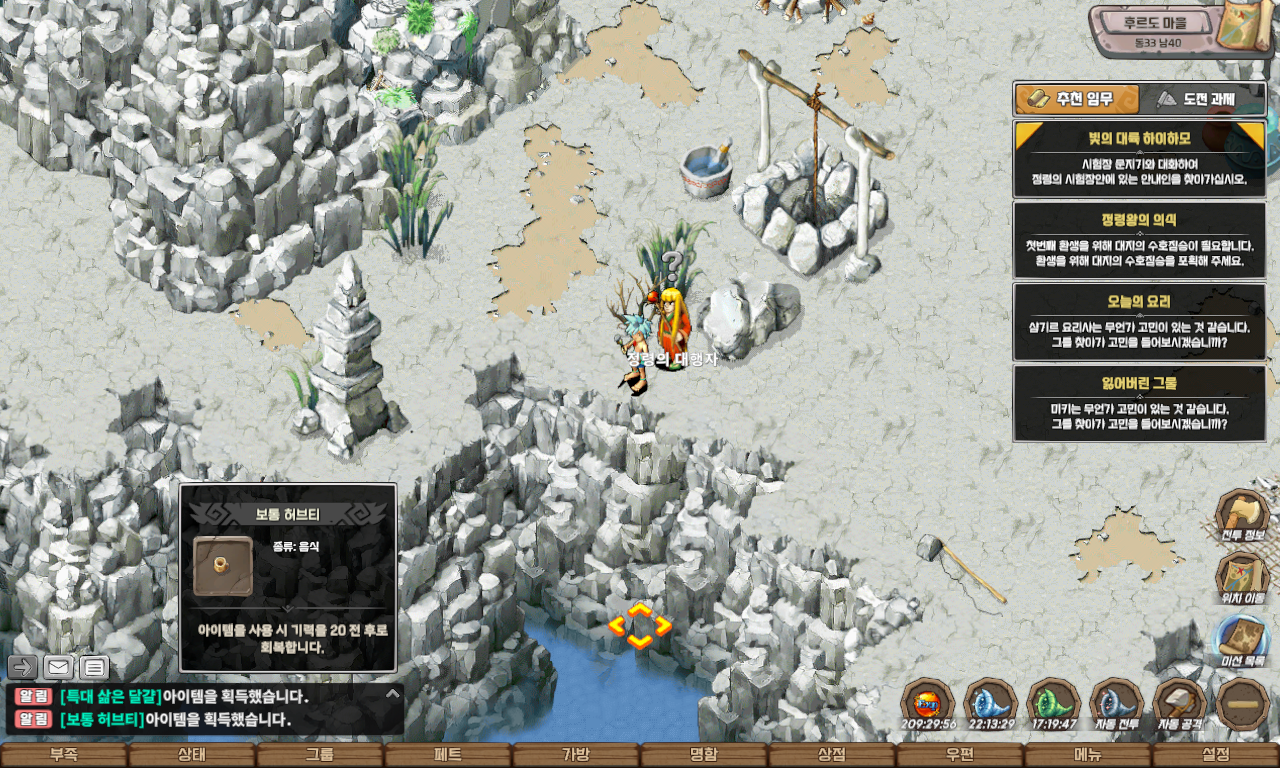The width and height of the screenshot is (1280, 768).
Task: Open the 그룹 (group) menu
Action: pos(320,756)
